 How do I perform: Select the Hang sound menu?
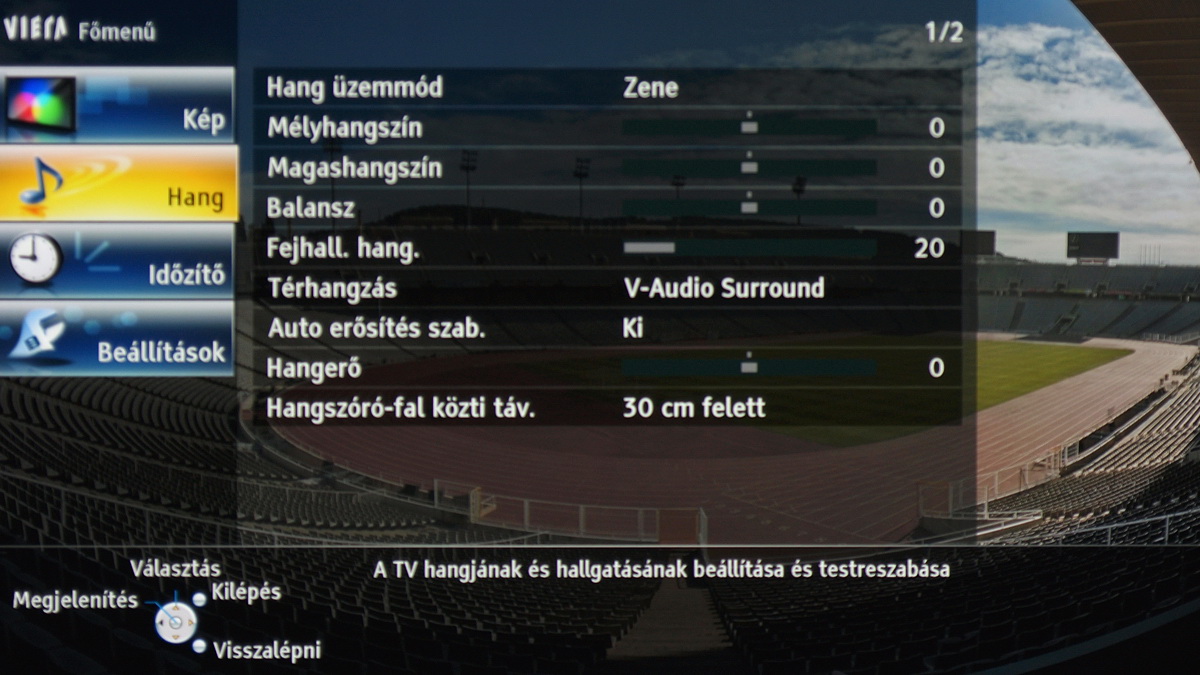point(118,183)
